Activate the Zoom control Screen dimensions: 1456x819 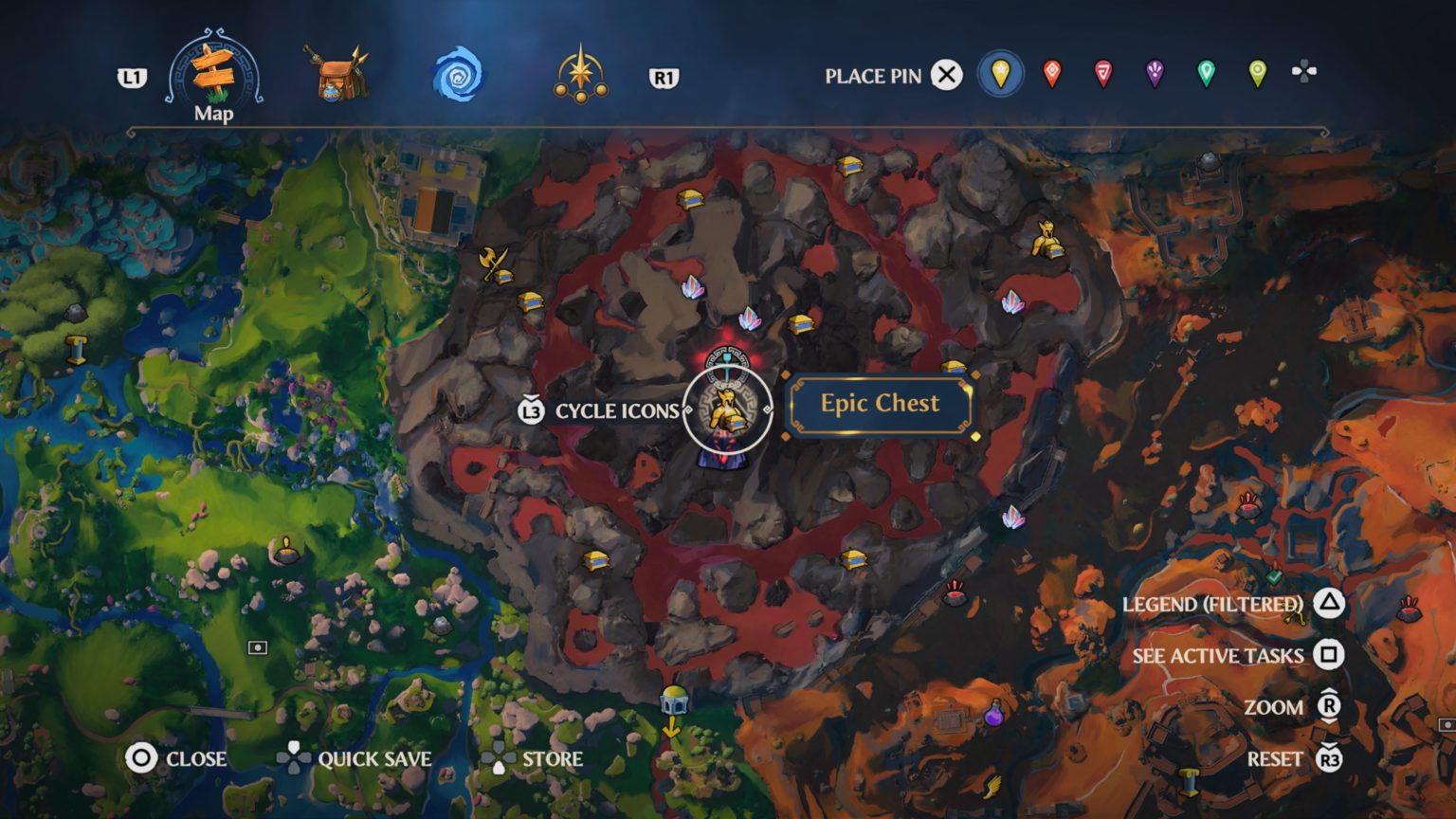click(x=1275, y=707)
